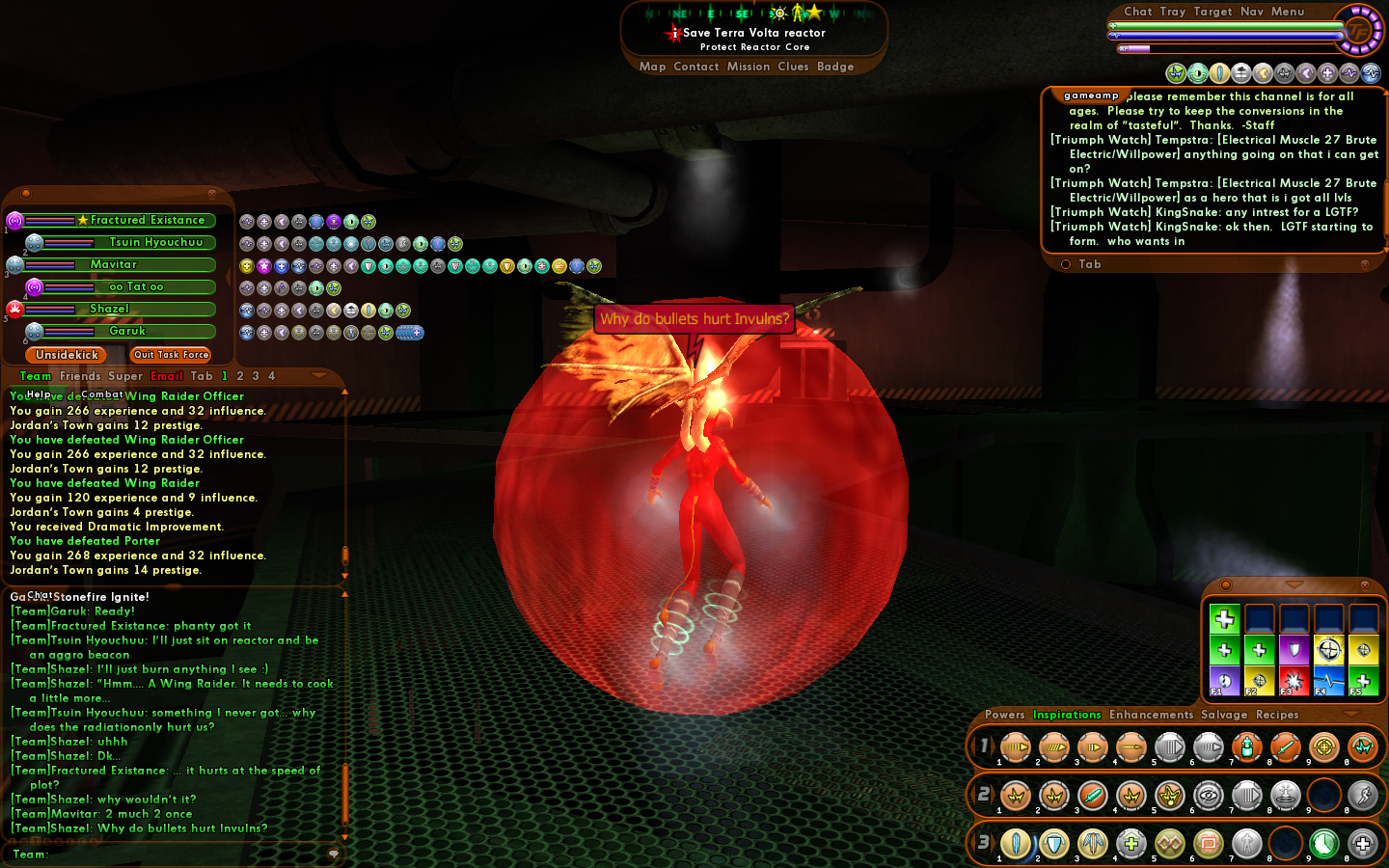Switch to the Friends tab
Screen dimensions: 1389x868
tap(80, 376)
